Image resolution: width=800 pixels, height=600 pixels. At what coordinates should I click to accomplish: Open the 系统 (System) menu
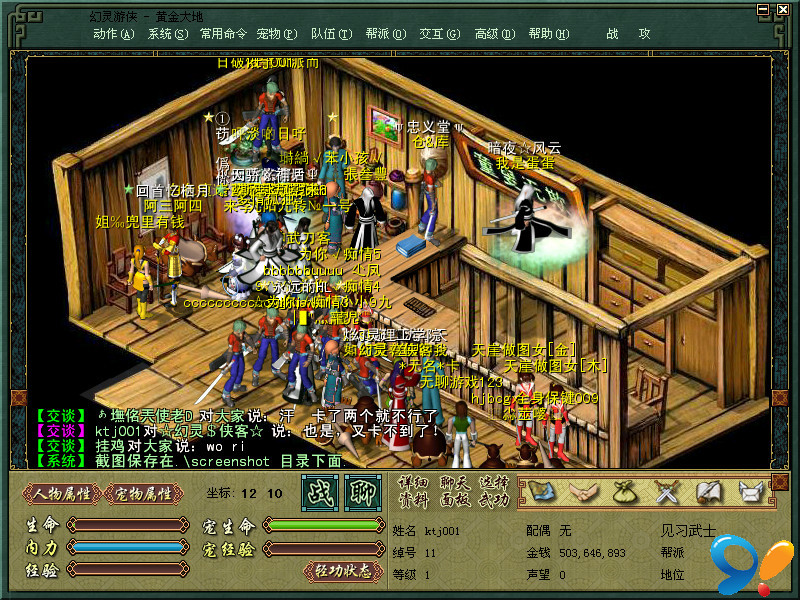167,33
